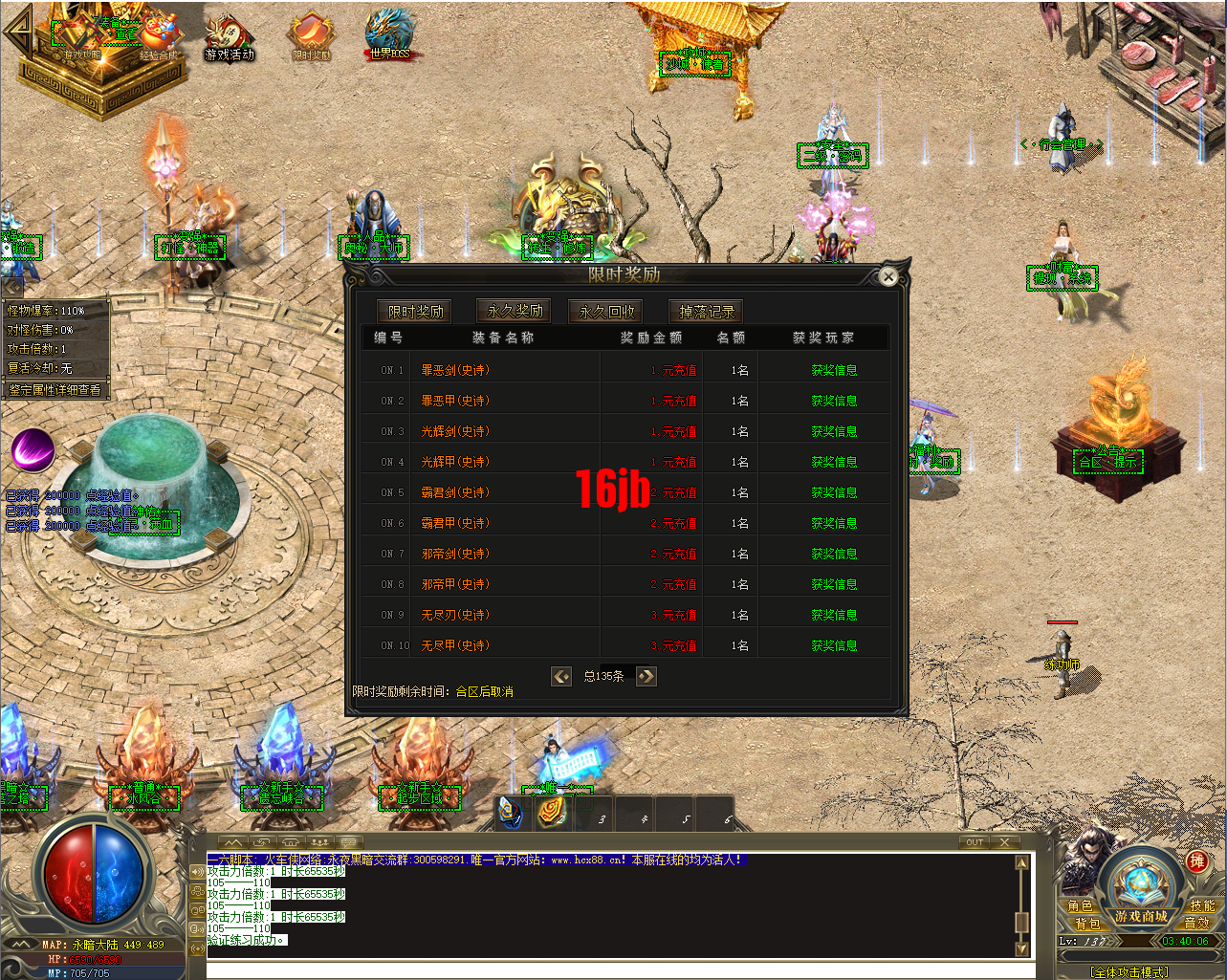Image resolution: width=1227 pixels, height=980 pixels.
Task: Click the chat input field at the bottom
Action: (x=612, y=969)
